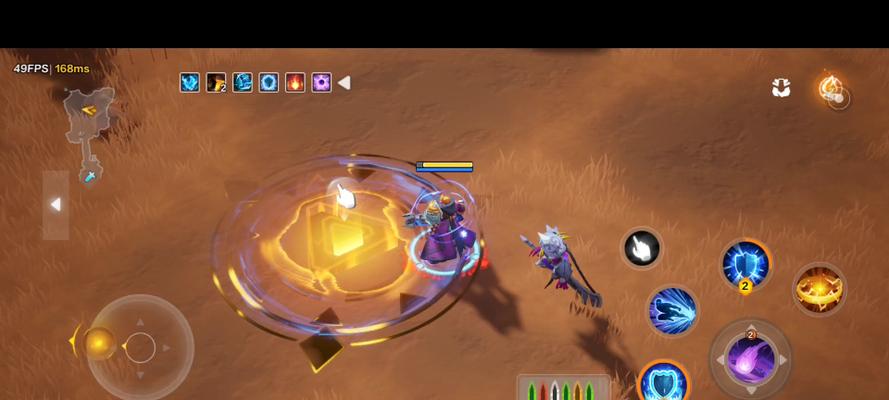Activate the blue shield burst skill

[745, 265]
